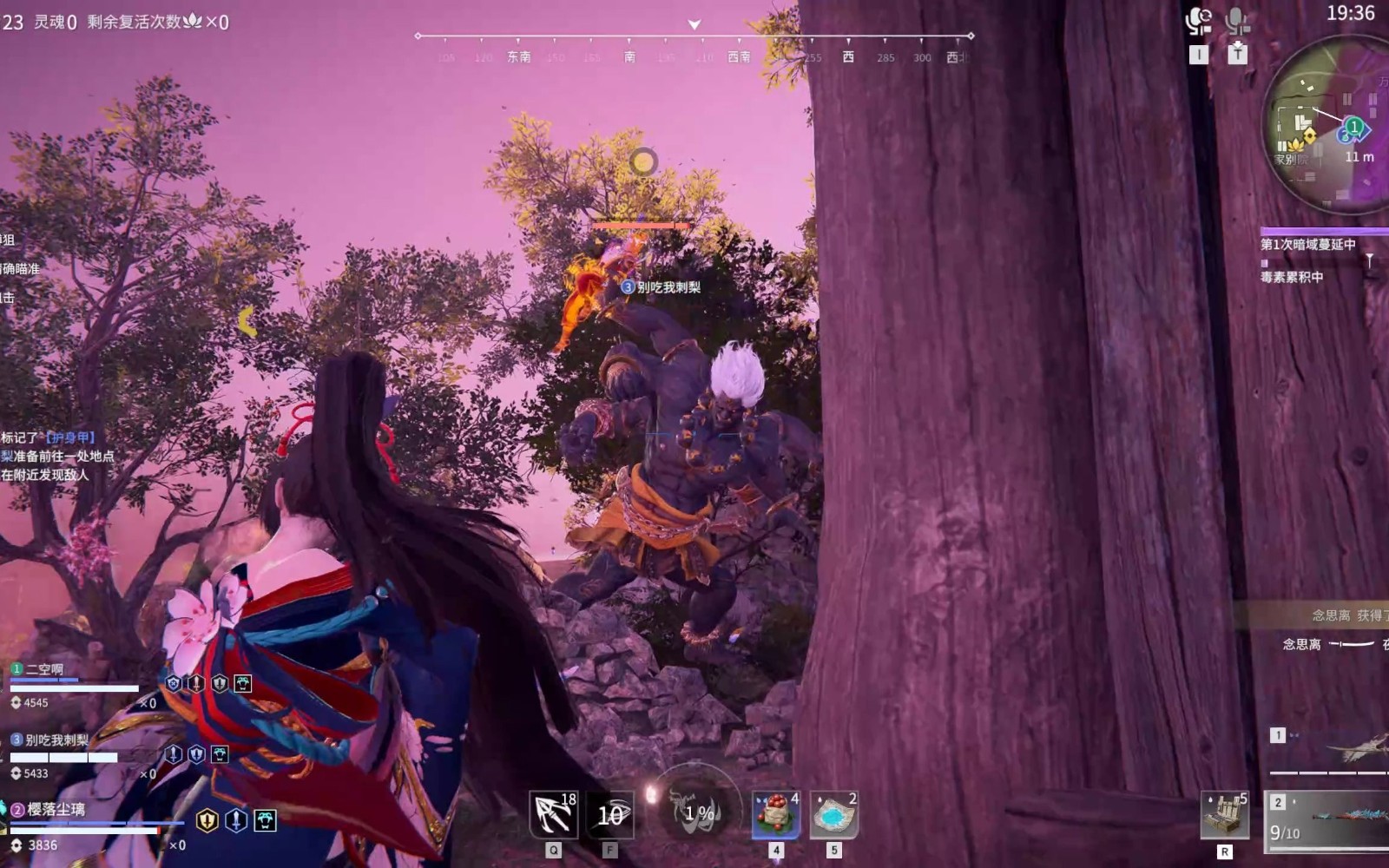Toggle the voice chat speaker icon
Viewport: 1389px width, 868px height.
(x=1199, y=22)
